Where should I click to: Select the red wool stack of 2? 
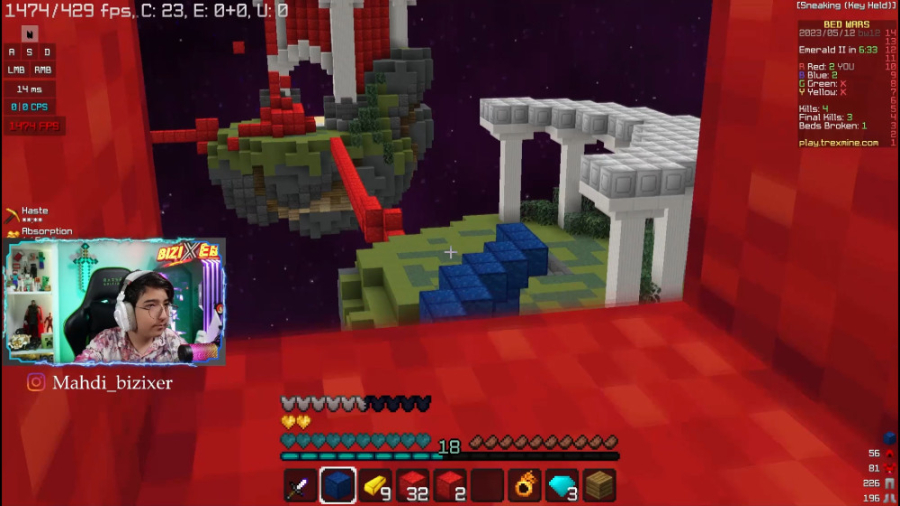(x=450, y=486)
